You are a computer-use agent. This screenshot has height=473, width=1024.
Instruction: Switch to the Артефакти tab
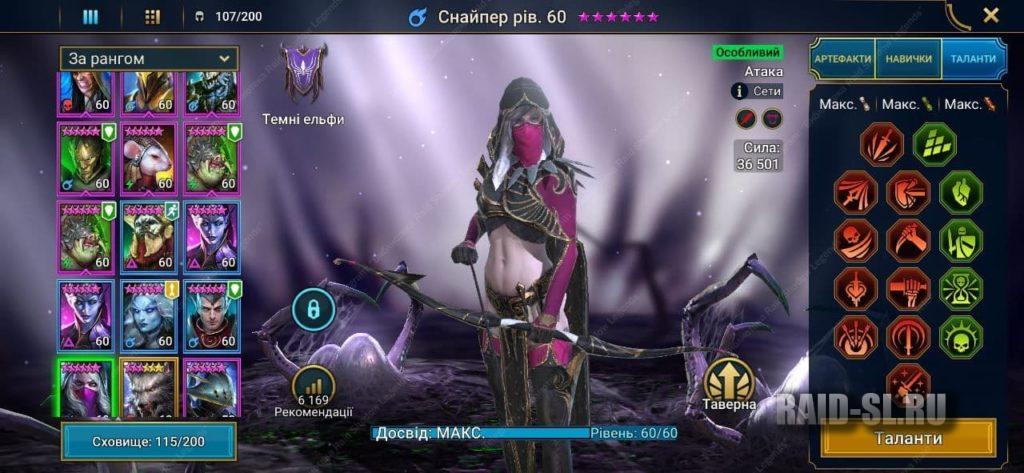842,59
